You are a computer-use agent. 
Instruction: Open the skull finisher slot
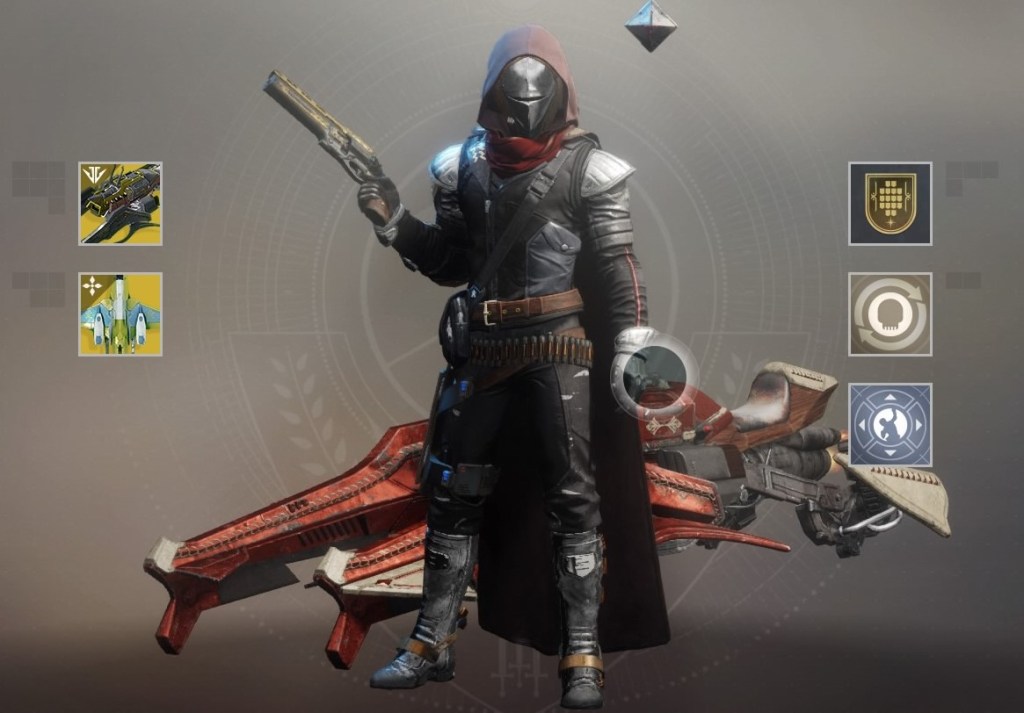coord(890,314)
